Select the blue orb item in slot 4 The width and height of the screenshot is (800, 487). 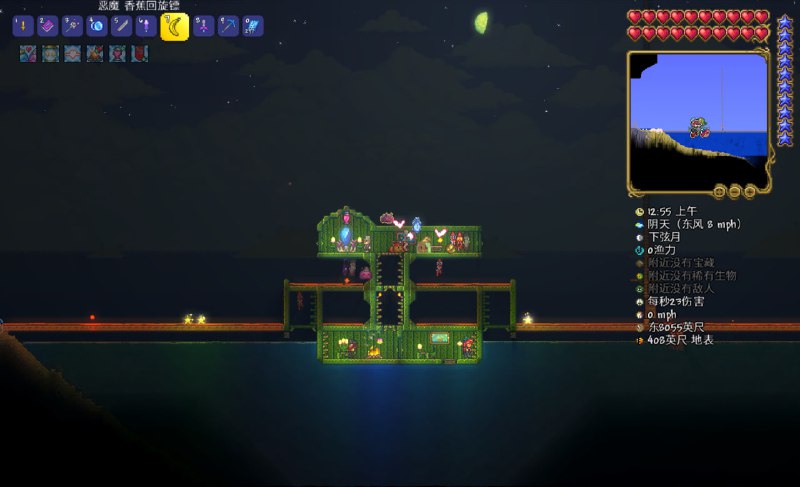[x=97, y=27]
